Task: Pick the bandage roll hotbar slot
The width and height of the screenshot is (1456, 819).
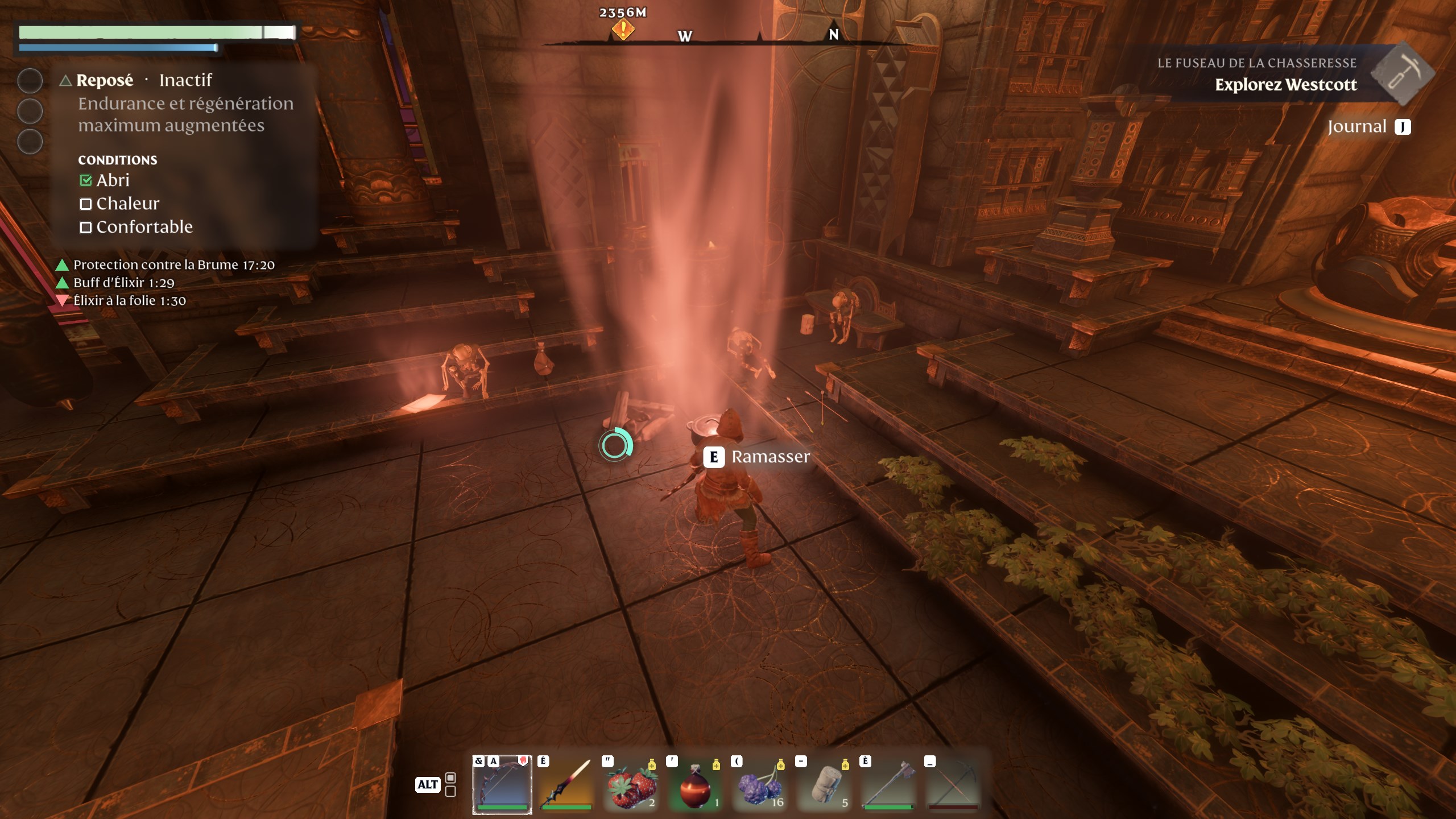Action: (x=825, y=784)
